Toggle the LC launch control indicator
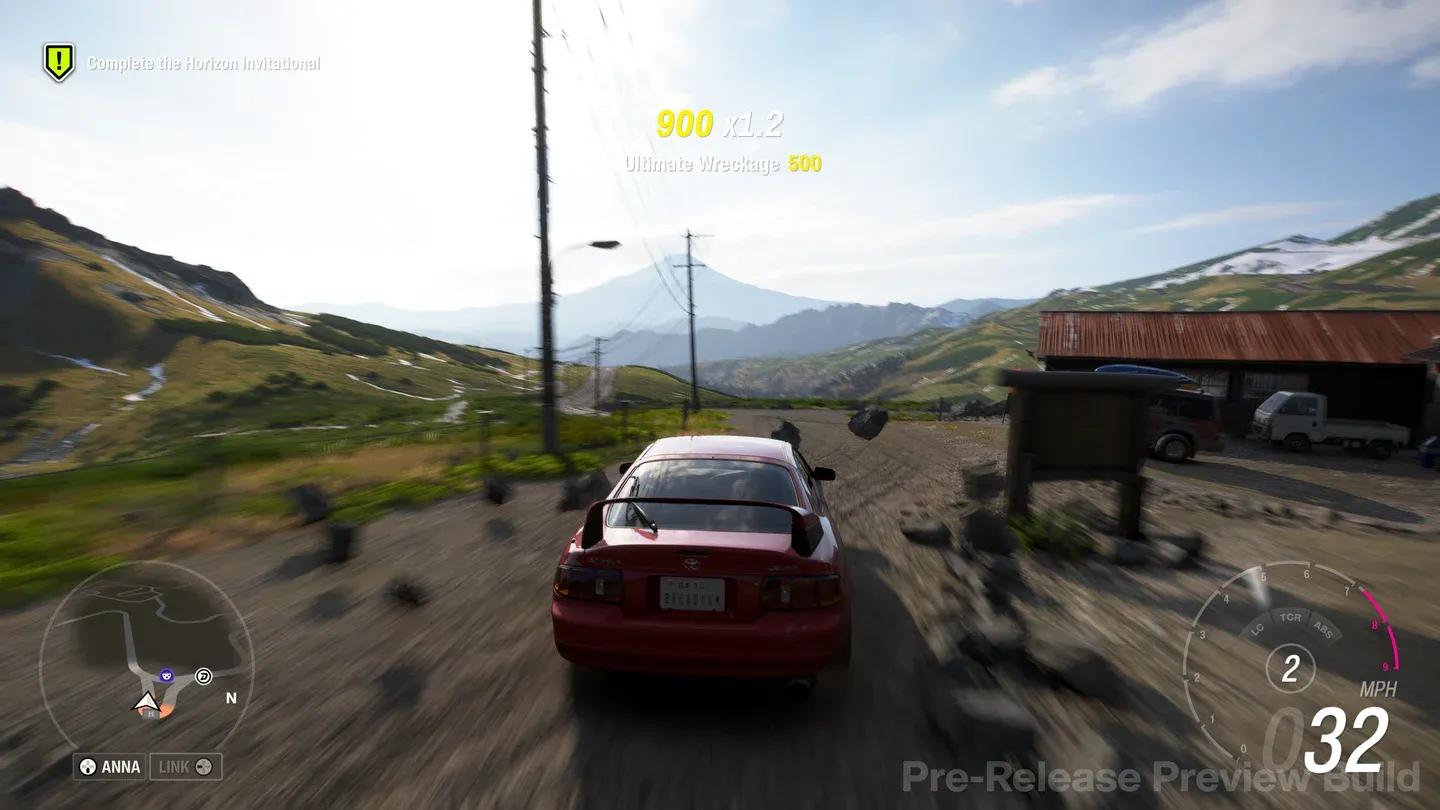The width and height of the screenshot is (1440, 810). click(x=1257, y=629)
